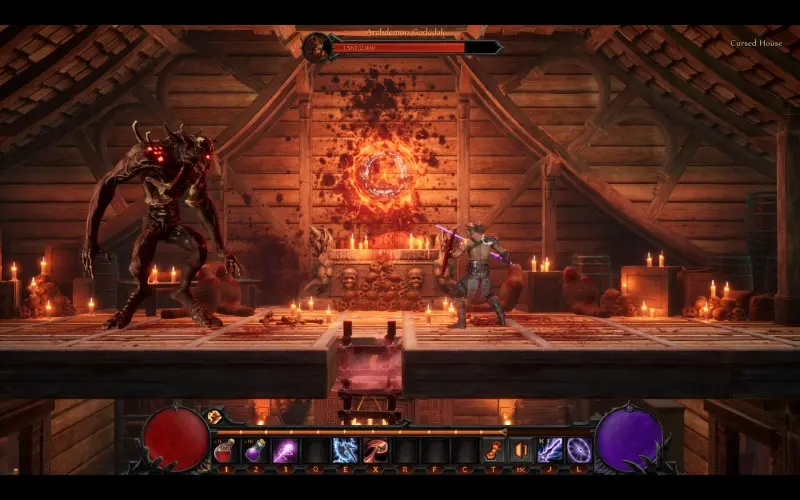The height and width of the screenshot is (500, 800).
Task: Click the small orange icon above the health orb
Action: [x=214, y=416]
